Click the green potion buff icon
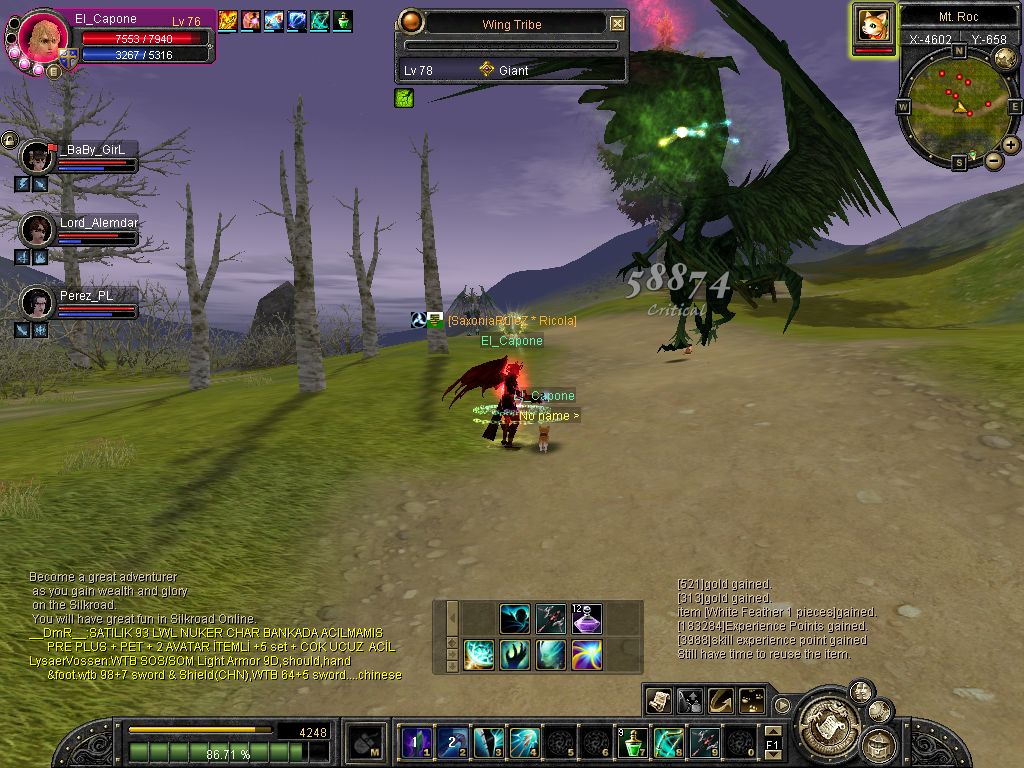 [343, 20]
